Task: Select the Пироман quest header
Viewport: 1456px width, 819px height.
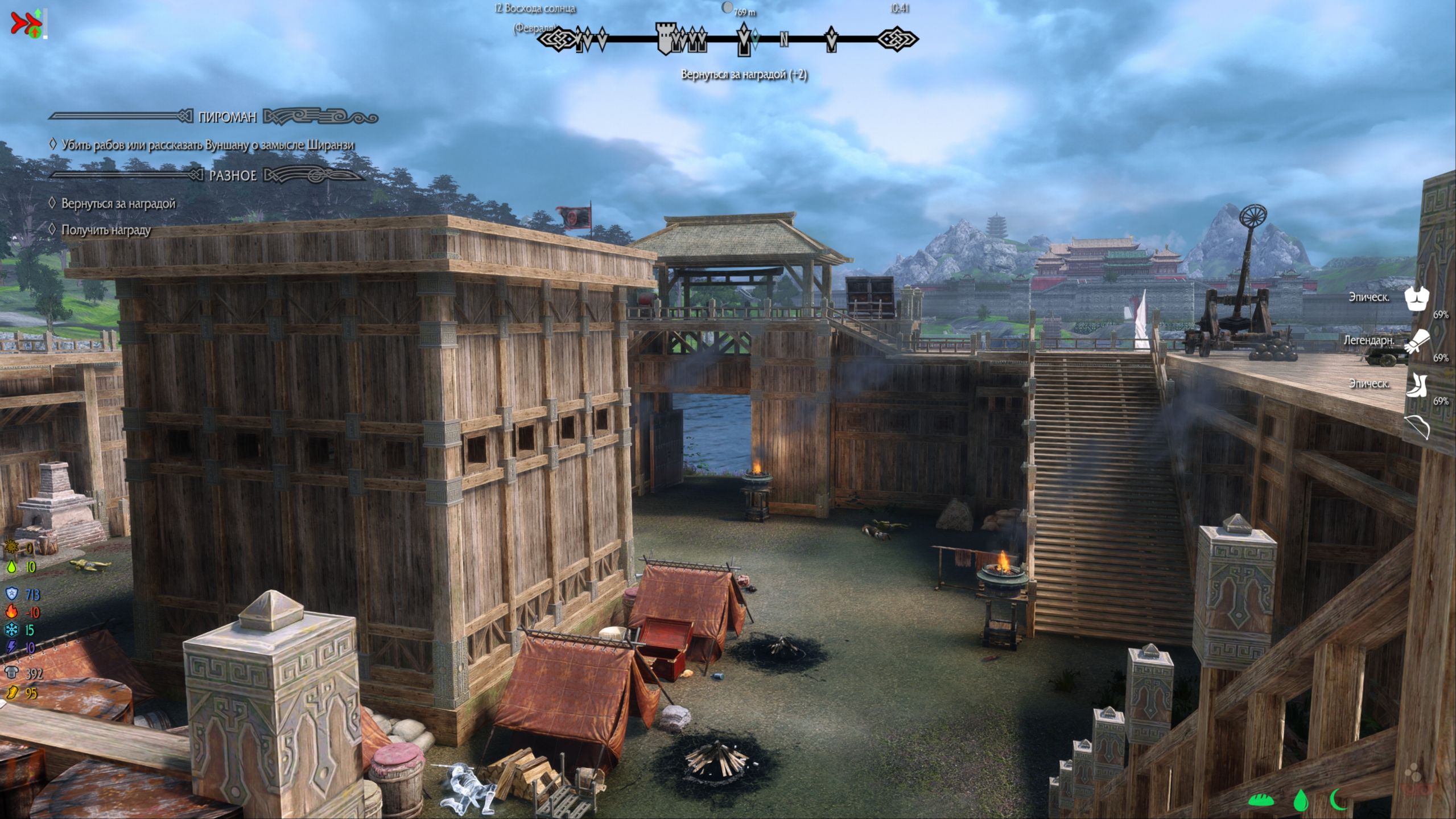Action: tap(227, 117)
